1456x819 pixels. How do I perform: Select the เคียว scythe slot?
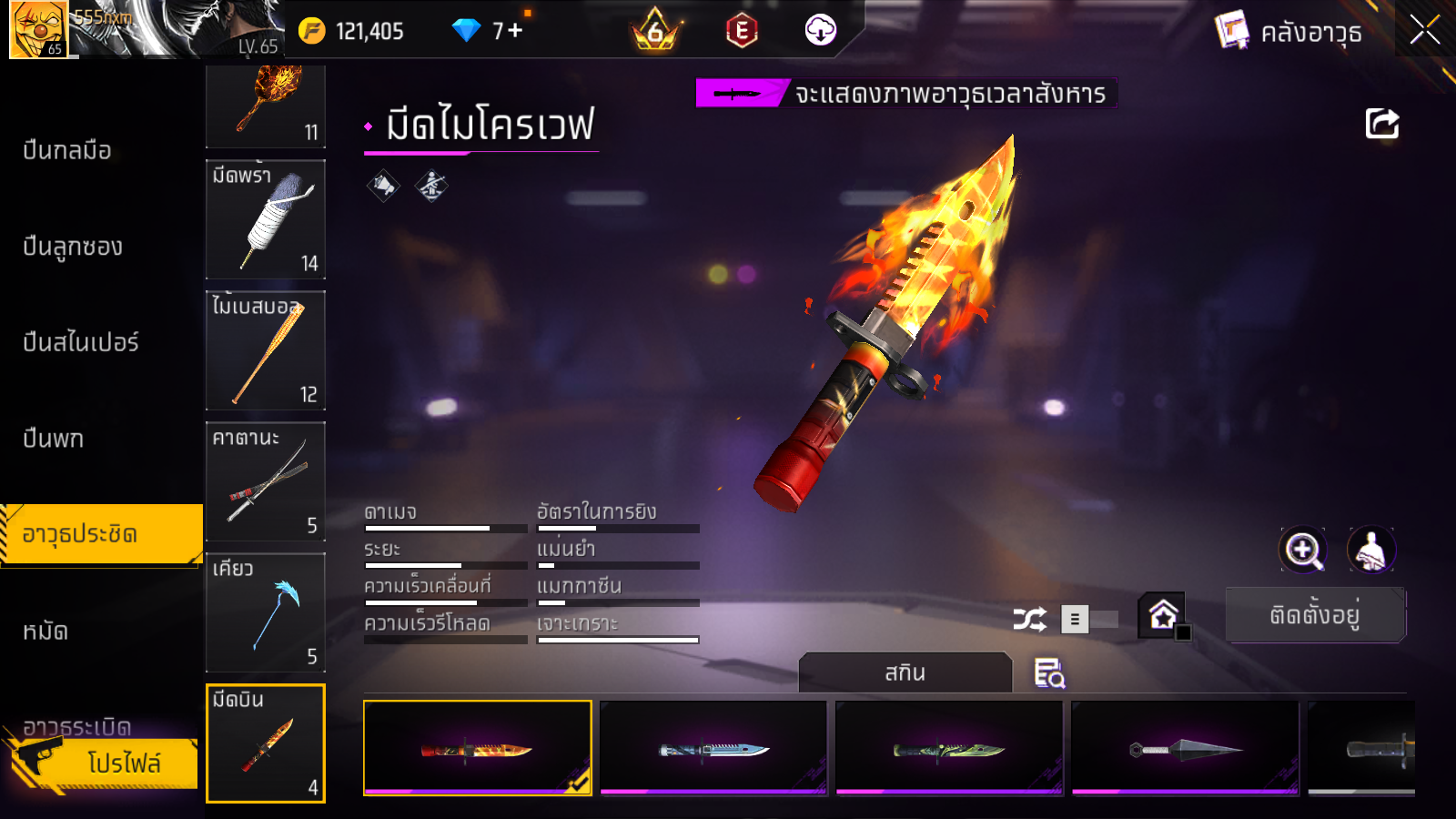tap(266, 612)
